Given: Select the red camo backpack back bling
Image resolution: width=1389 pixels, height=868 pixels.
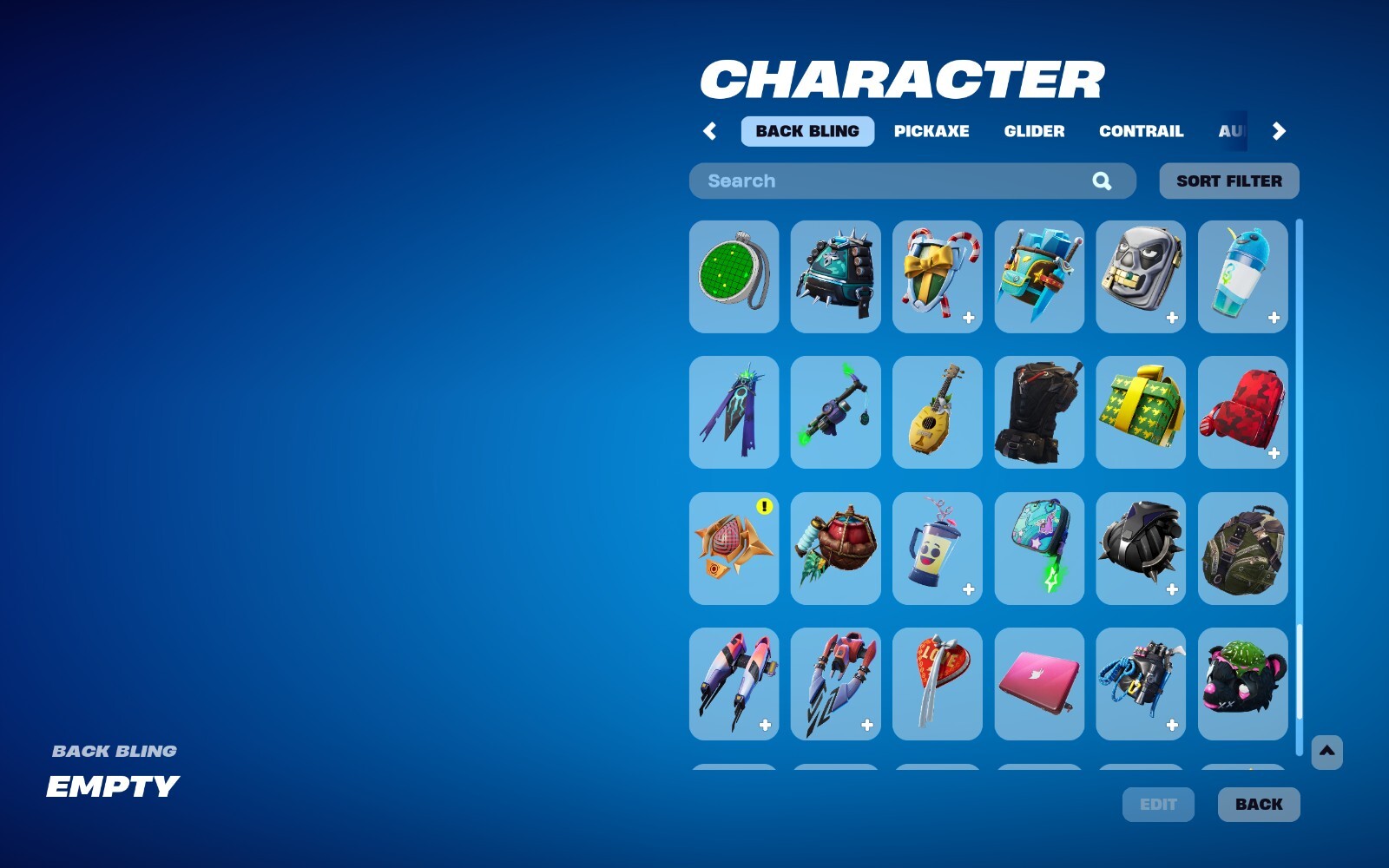Looking at the screenshot, I should (1242, 412).
